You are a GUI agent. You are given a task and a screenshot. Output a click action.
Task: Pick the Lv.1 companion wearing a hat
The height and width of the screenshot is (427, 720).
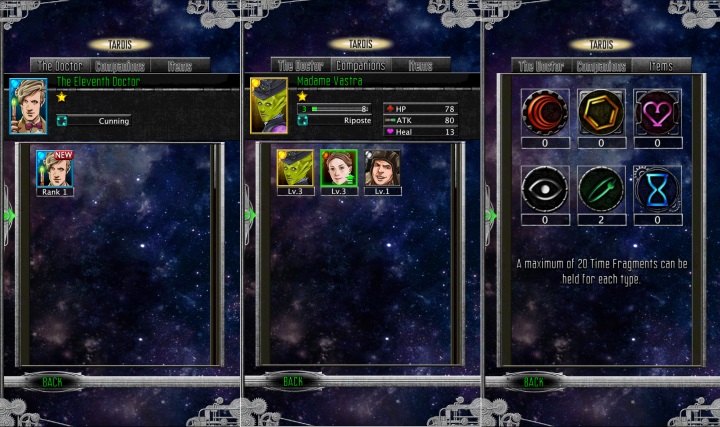pyautogui.click(x=381, y=170)
